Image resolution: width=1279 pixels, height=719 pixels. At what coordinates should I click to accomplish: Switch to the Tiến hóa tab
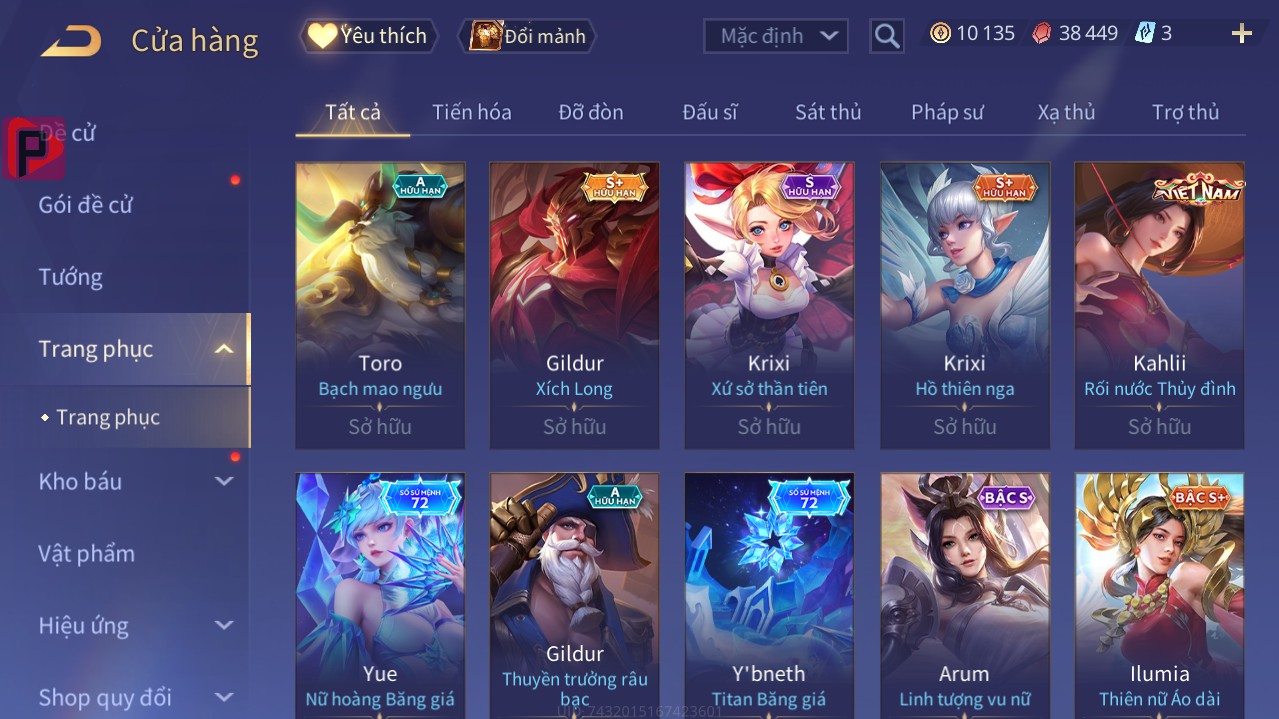click(471, 112)
